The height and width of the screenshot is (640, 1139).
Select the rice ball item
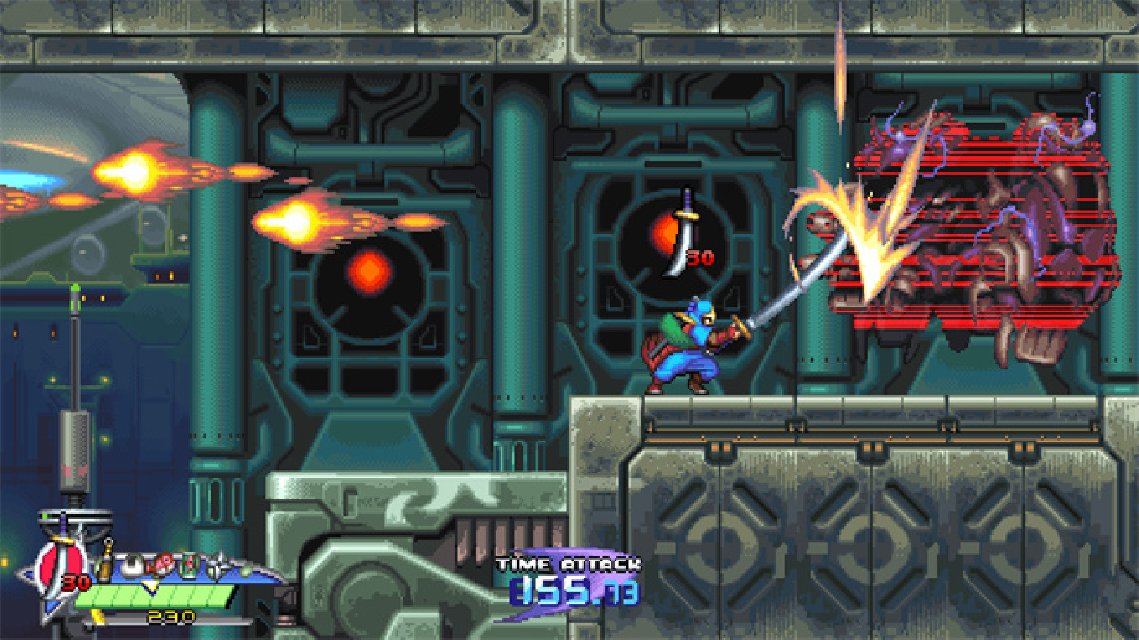tap(131, 567)
